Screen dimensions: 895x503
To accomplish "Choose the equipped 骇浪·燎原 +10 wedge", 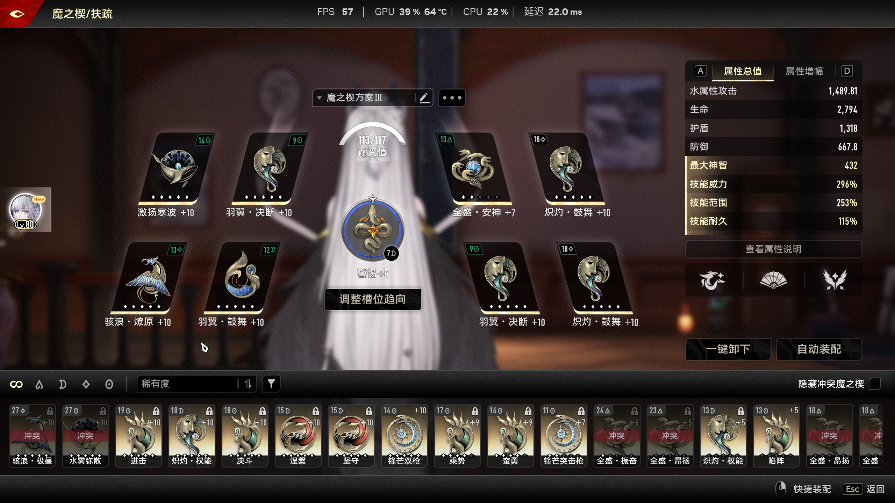I will (146, 278).
